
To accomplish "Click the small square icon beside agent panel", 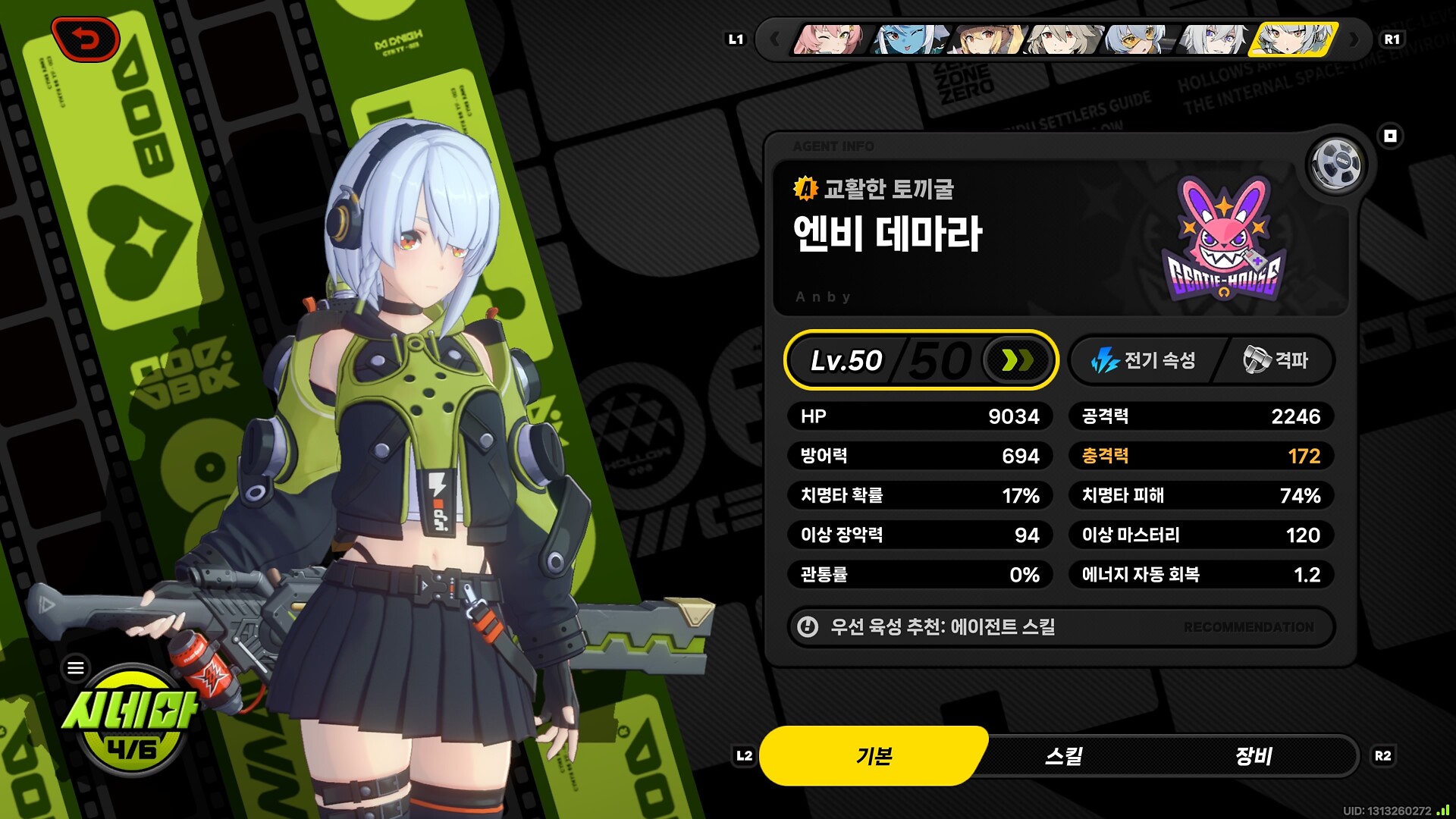I will point(1390,136).
